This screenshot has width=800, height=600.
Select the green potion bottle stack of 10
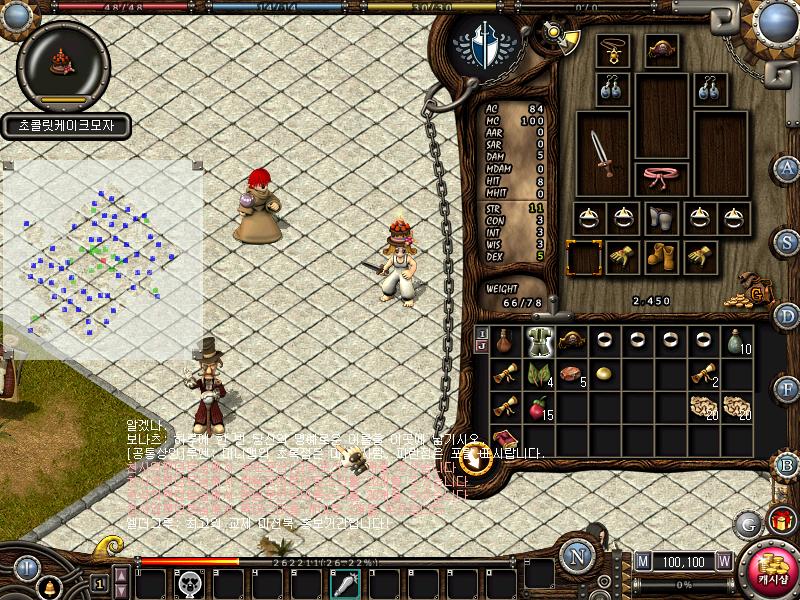coord(737,341)
